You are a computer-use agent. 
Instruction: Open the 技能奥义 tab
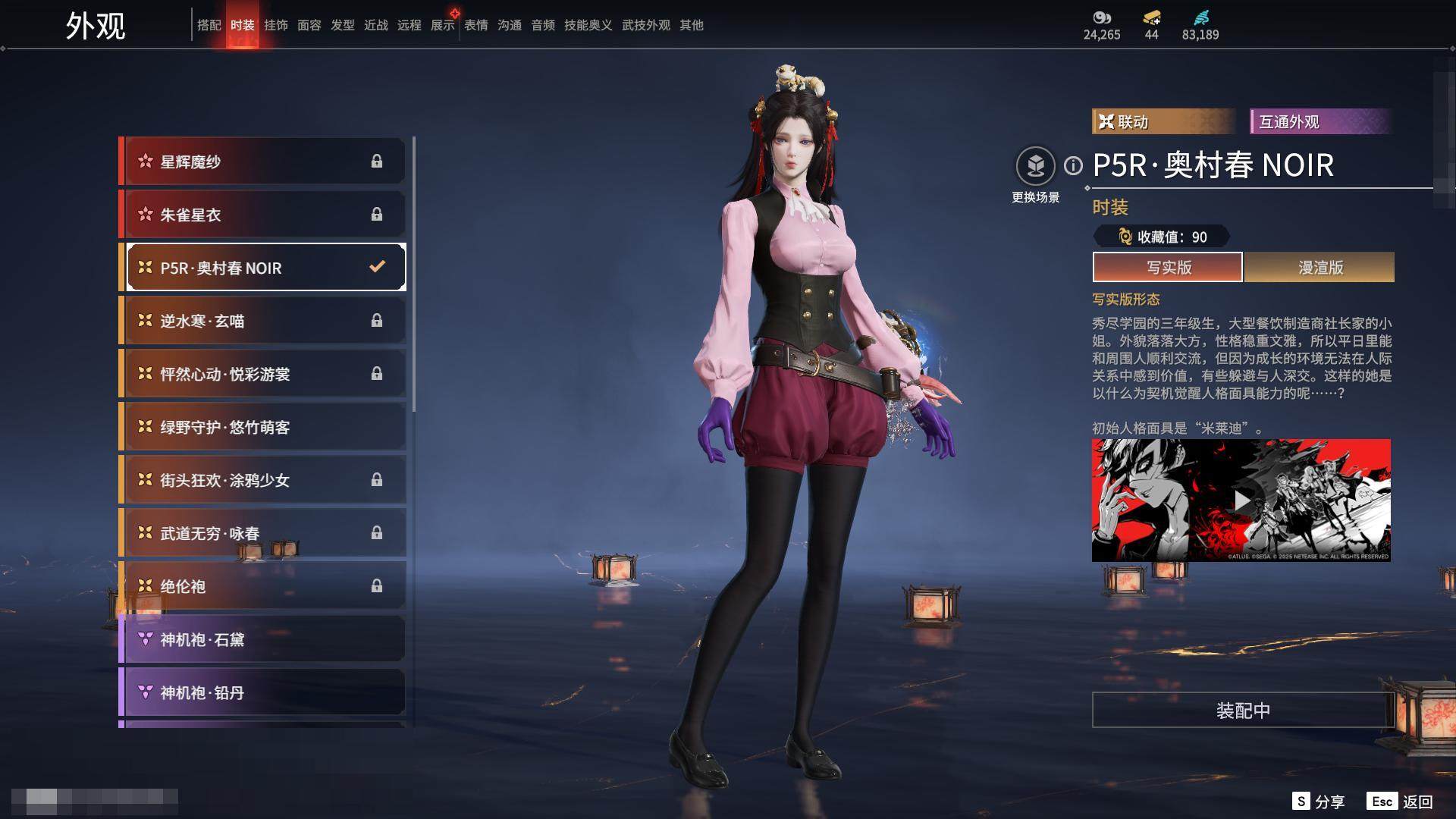coord(588,25)
